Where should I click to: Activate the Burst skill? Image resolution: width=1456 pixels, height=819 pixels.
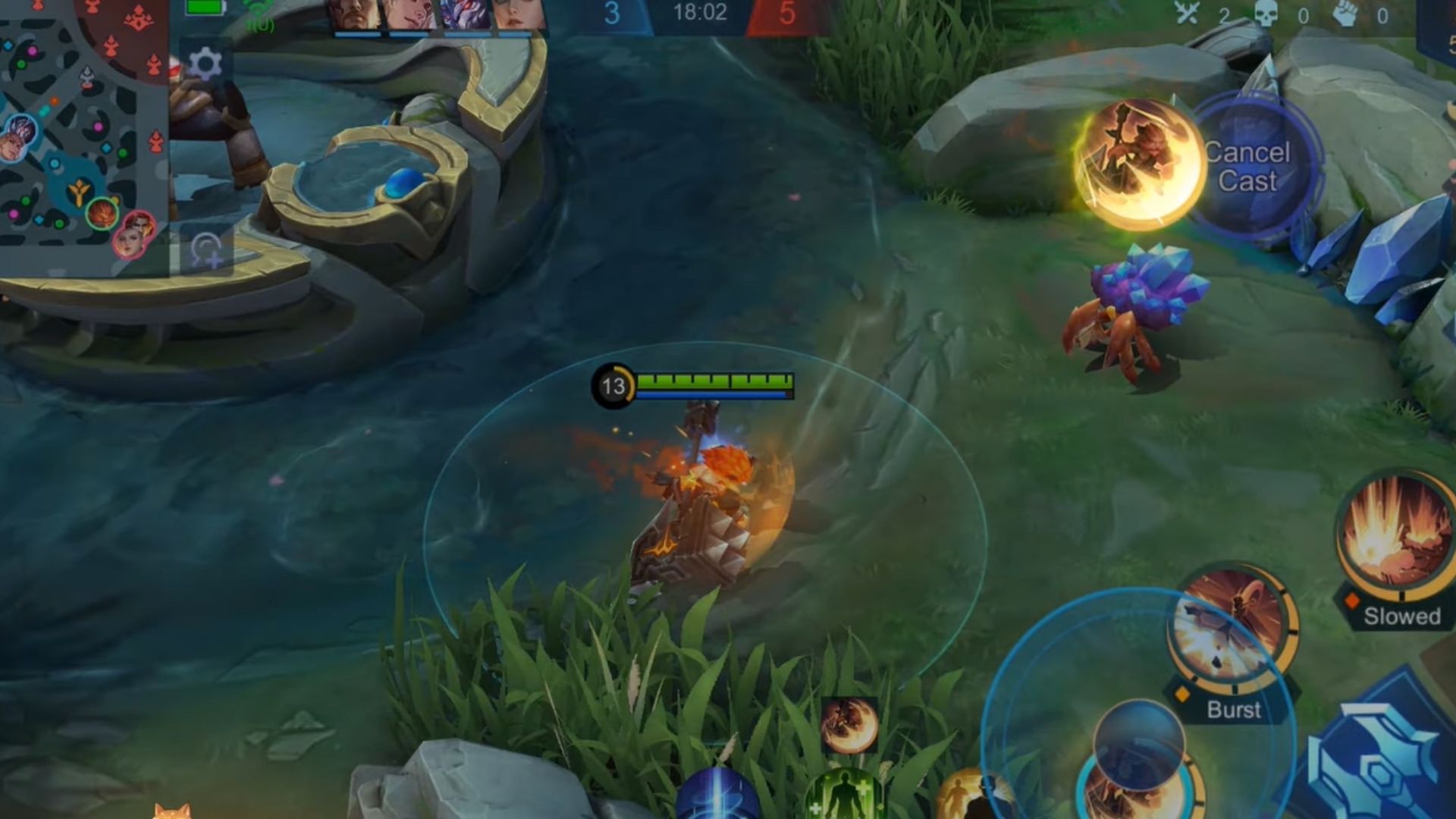point(1231,629)
